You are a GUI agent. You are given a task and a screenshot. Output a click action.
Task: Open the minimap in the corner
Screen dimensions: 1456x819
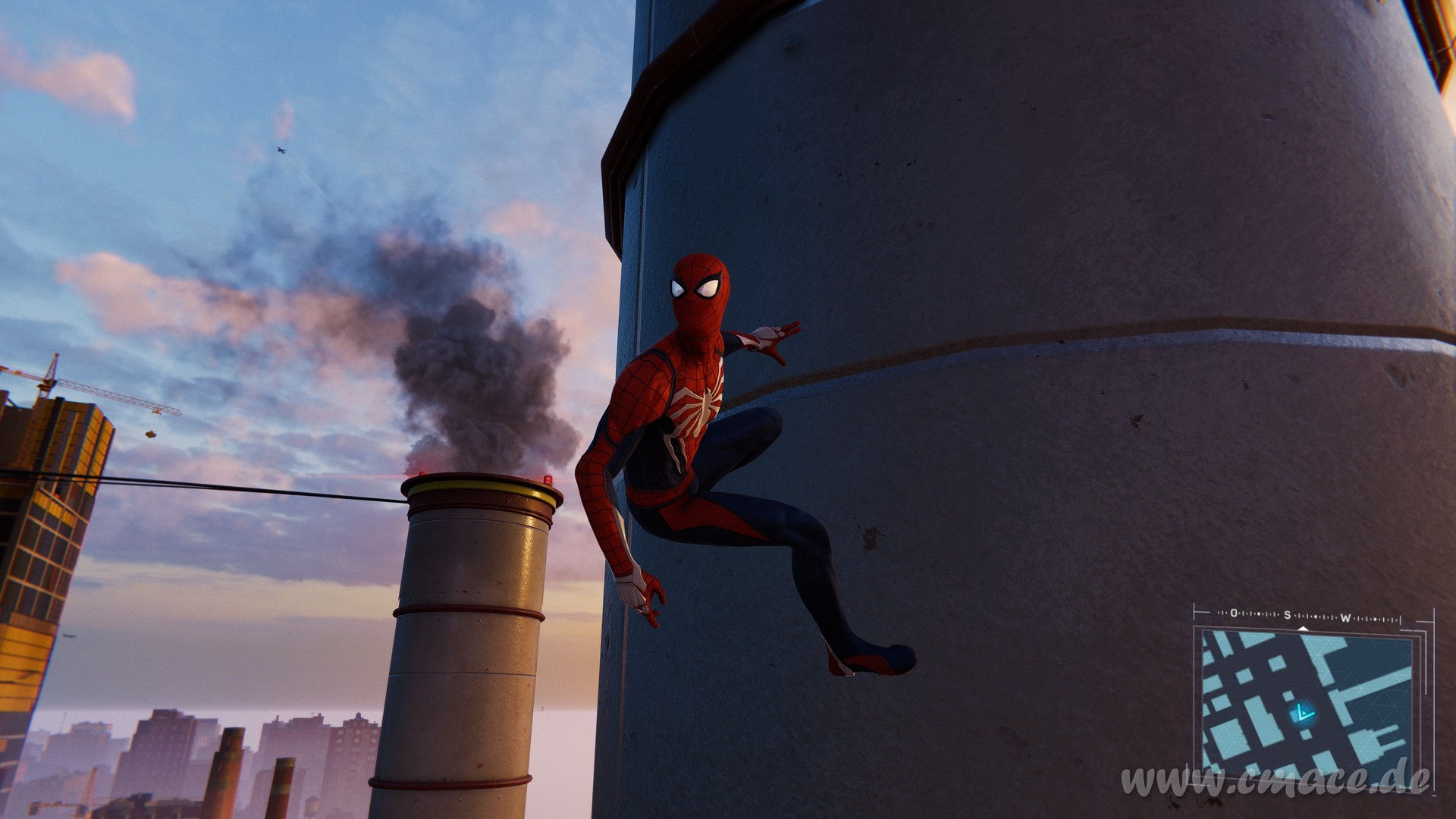1306,699
